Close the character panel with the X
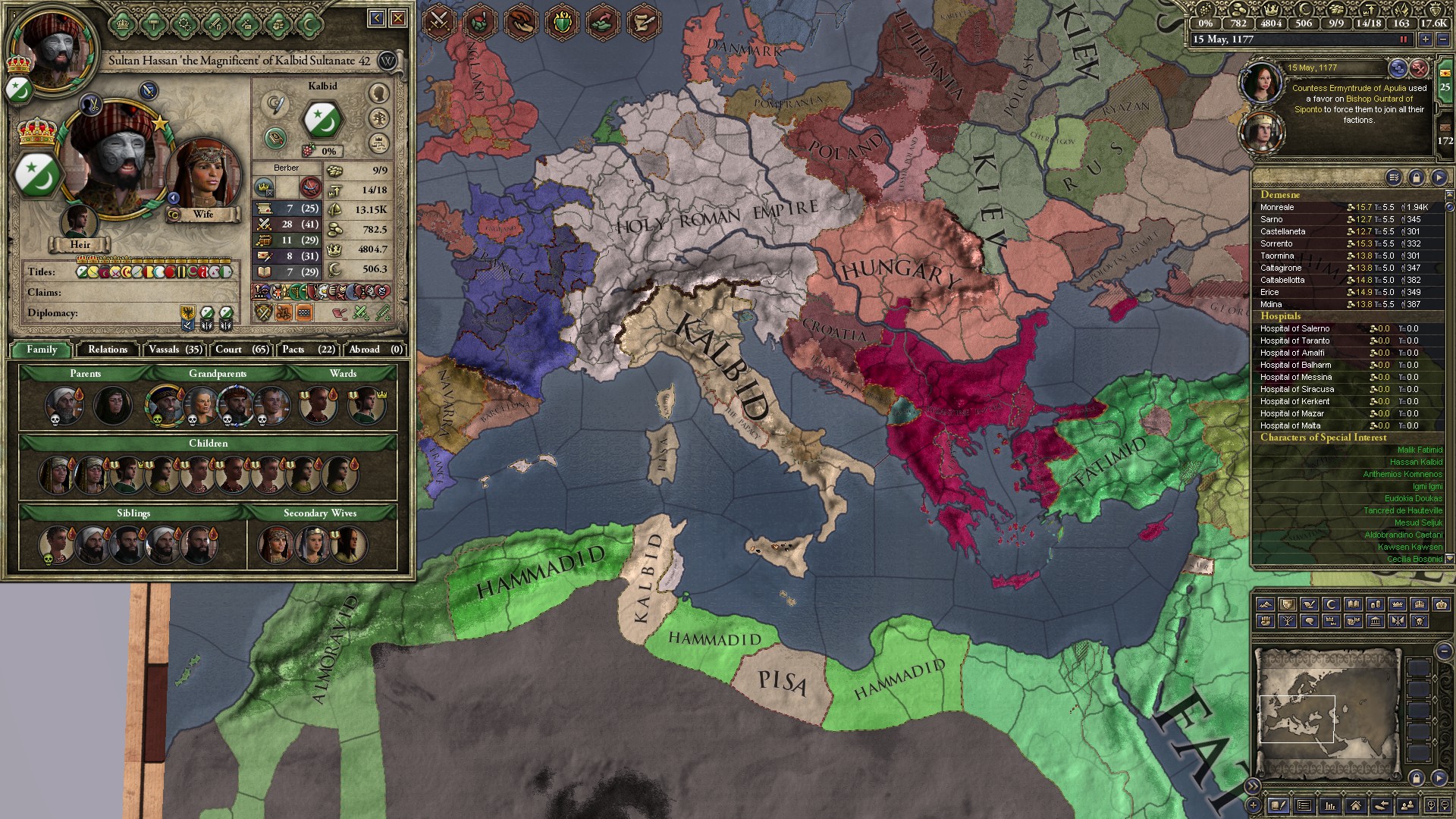Image resolution: width=1456 pixels, height=819 pixels. coord(398,17)
